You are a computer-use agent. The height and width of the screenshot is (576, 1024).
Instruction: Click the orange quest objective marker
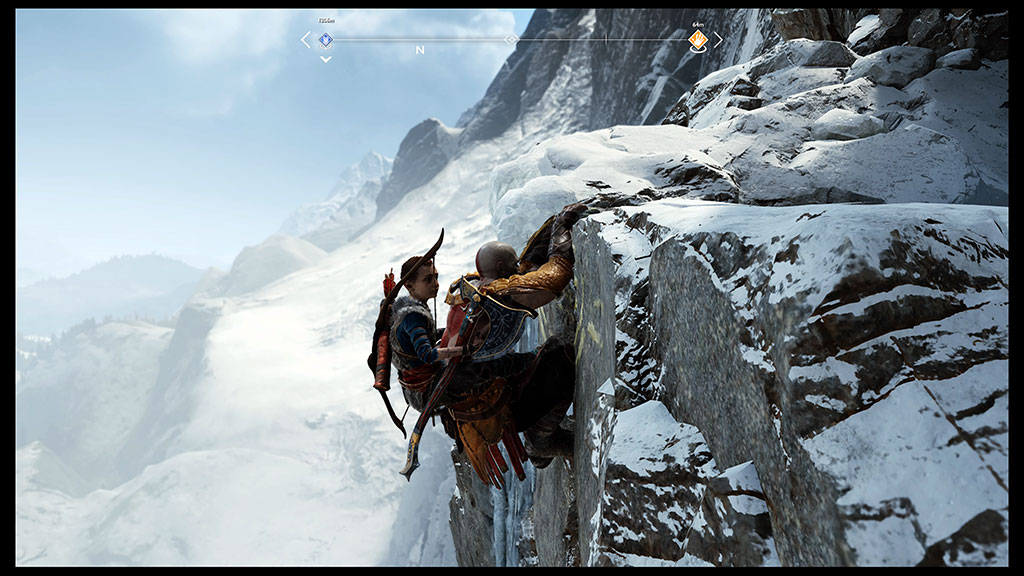click(x=698, y=40)
